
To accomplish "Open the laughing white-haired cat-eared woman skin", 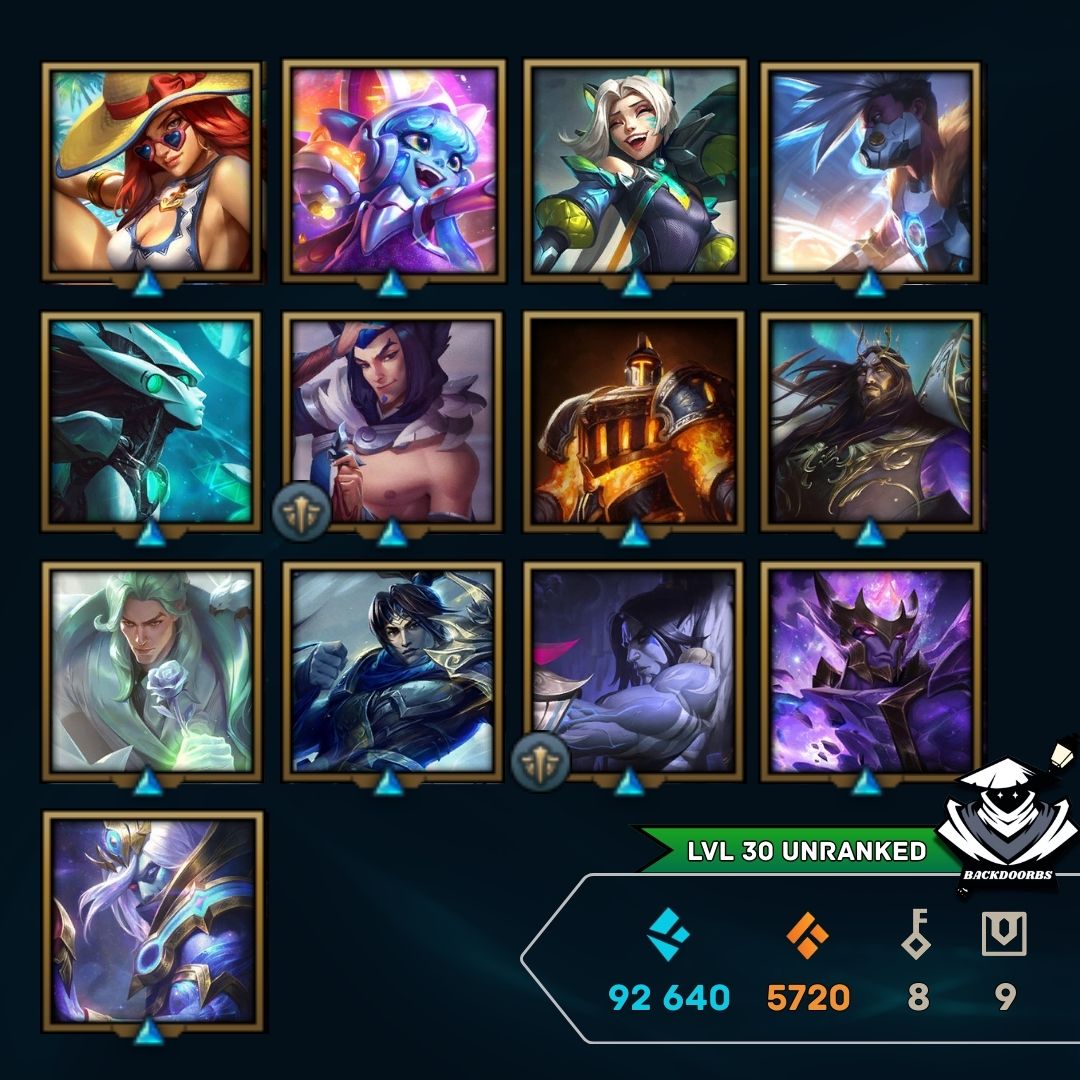I will pos(634,172).
